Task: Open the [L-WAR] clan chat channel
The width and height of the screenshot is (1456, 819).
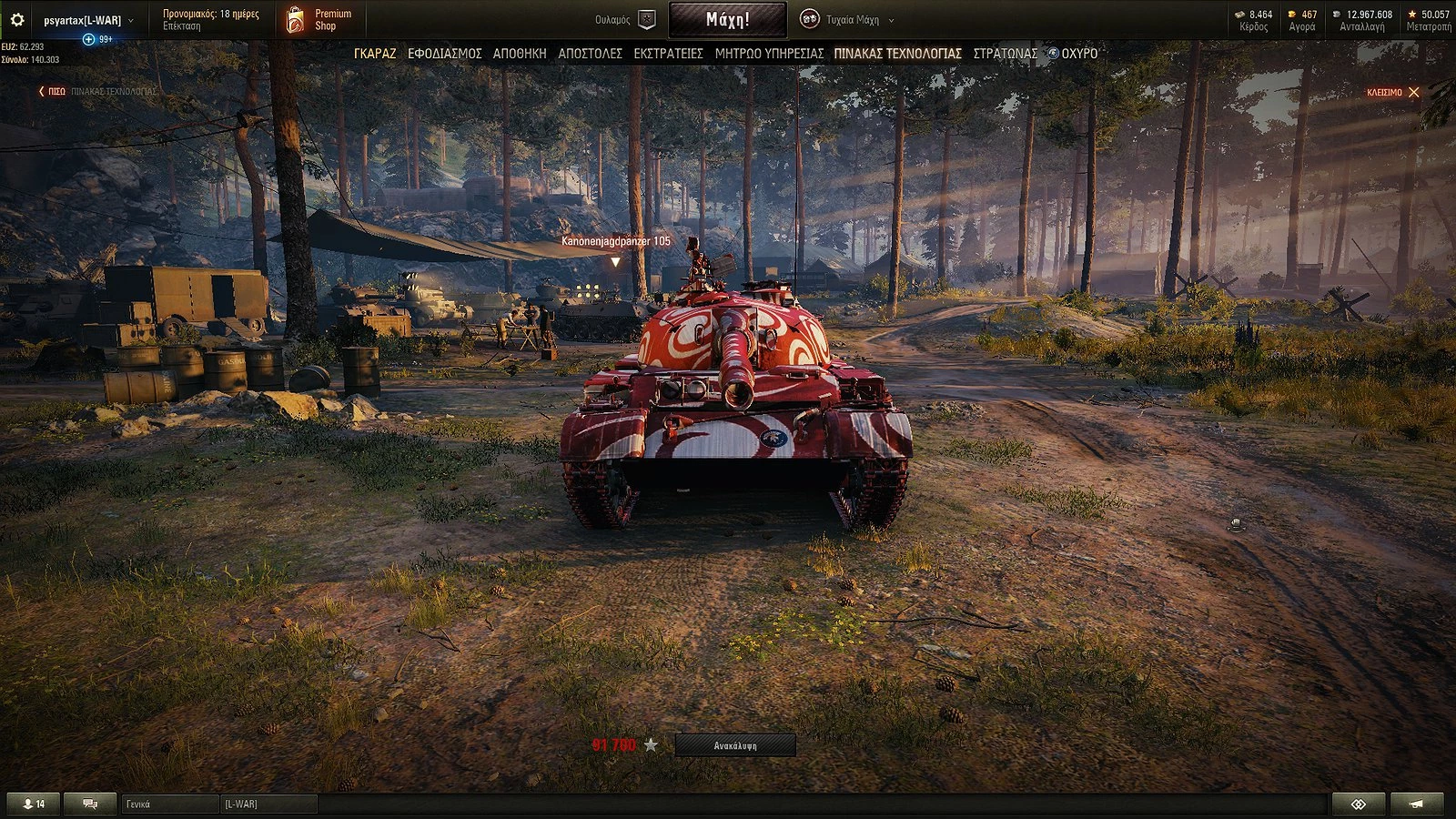Action: (268, 804)
